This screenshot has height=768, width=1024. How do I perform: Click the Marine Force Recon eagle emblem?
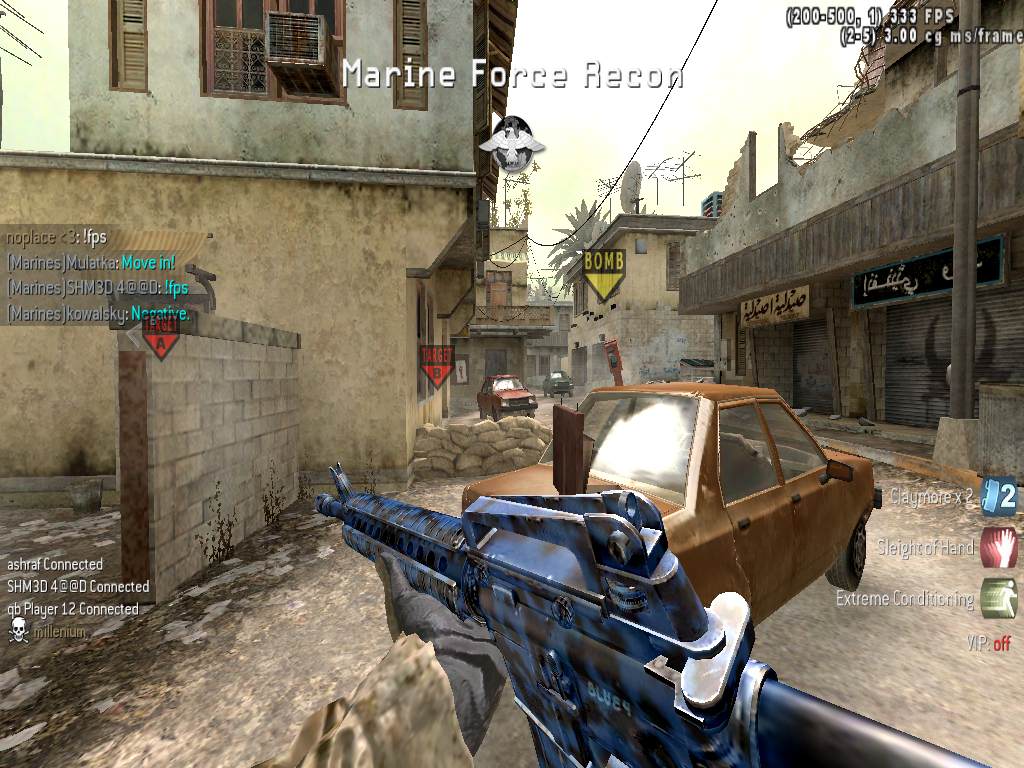tap(512, 143)
